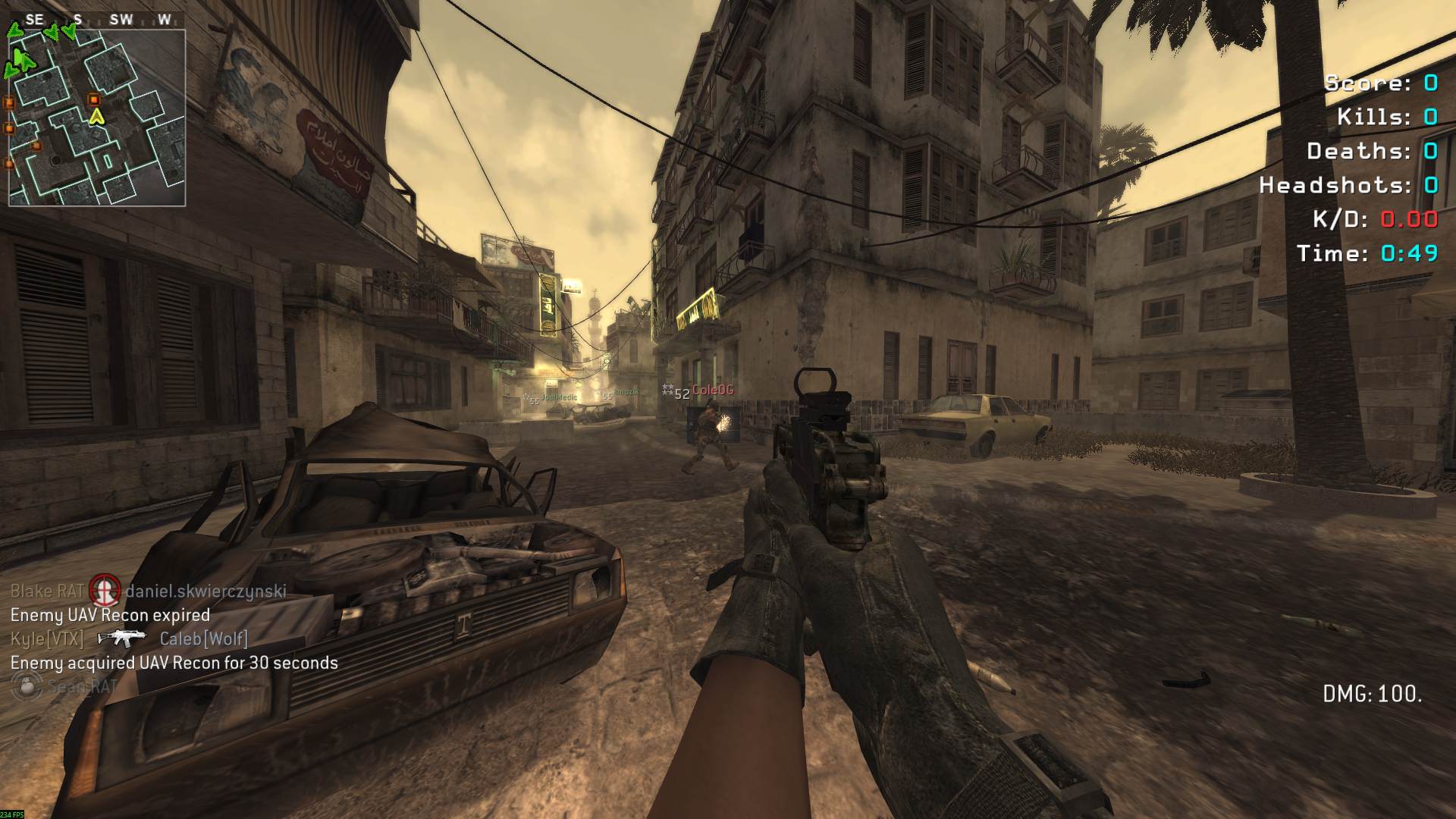This screenshot has height=819, width=1456.
Task: Select the yellow player arrow on minimap
Action: (96, 117)
